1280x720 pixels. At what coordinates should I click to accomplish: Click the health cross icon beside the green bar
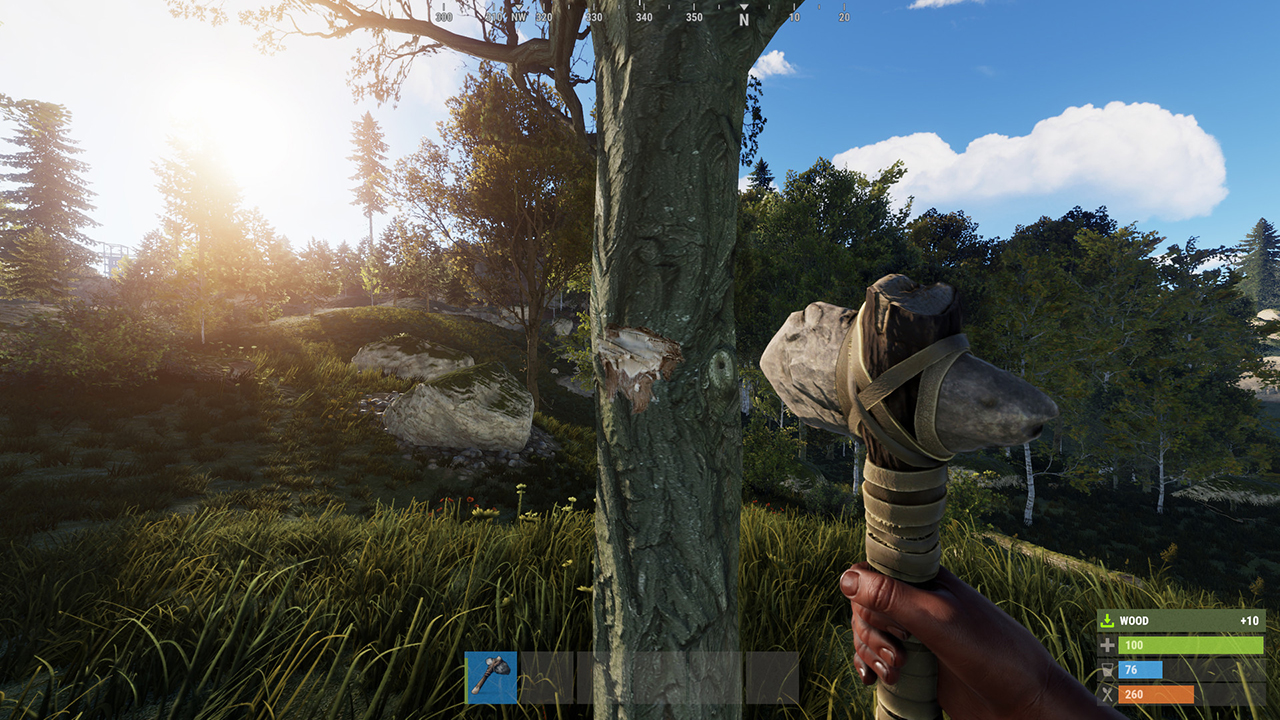[1108, 645]
